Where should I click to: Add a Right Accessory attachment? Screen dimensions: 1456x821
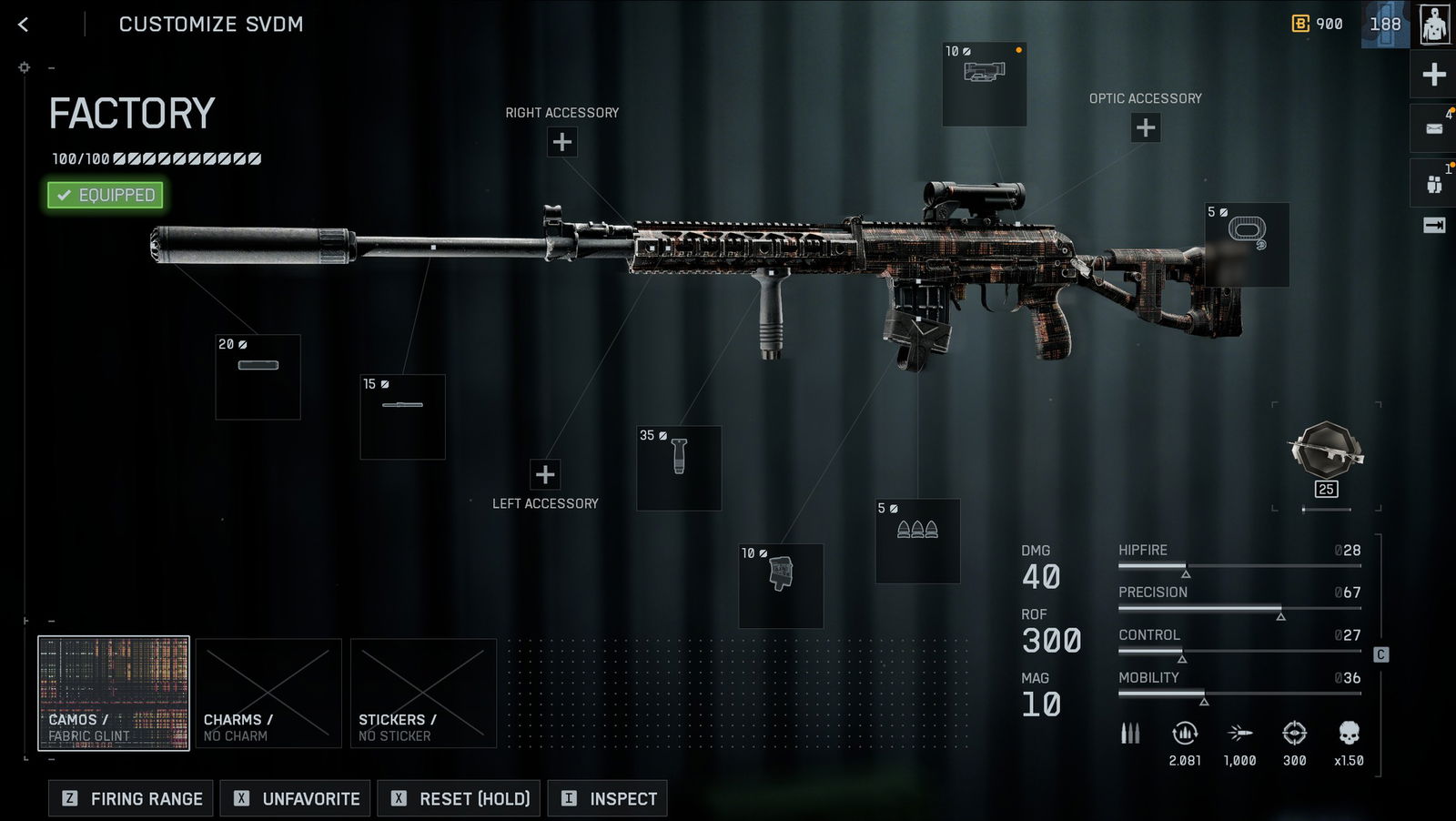tap(562, 142)
